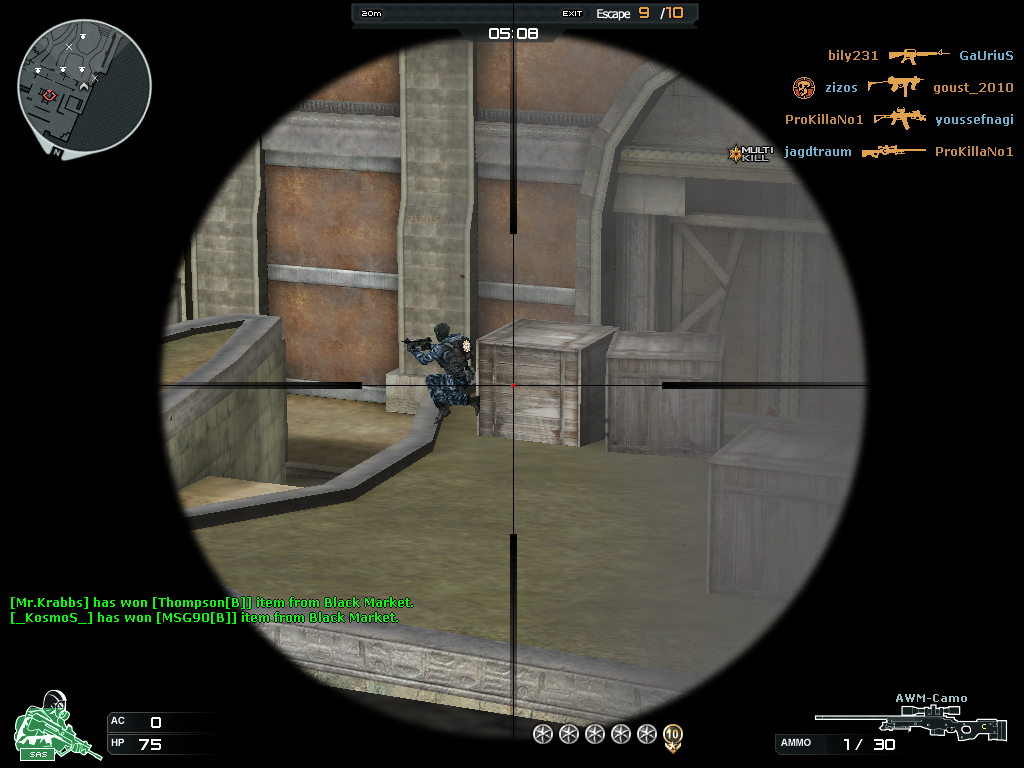The width and height of the screenshot is (1024, 768).
Task: Click the gold 10 kill medal
Action: coord(673,736)
